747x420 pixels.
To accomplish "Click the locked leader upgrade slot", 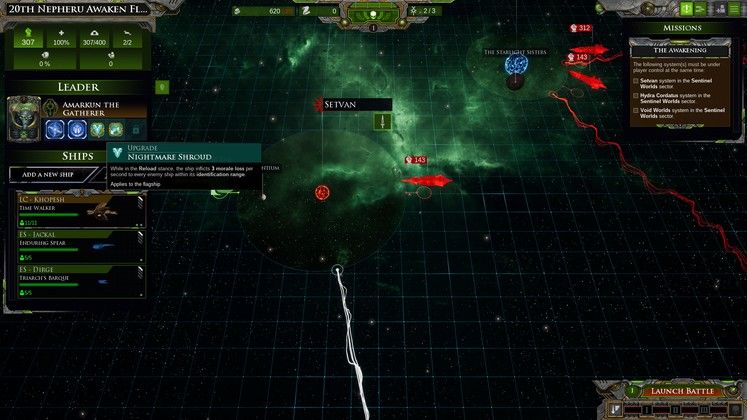I will [x=136, y=129].
